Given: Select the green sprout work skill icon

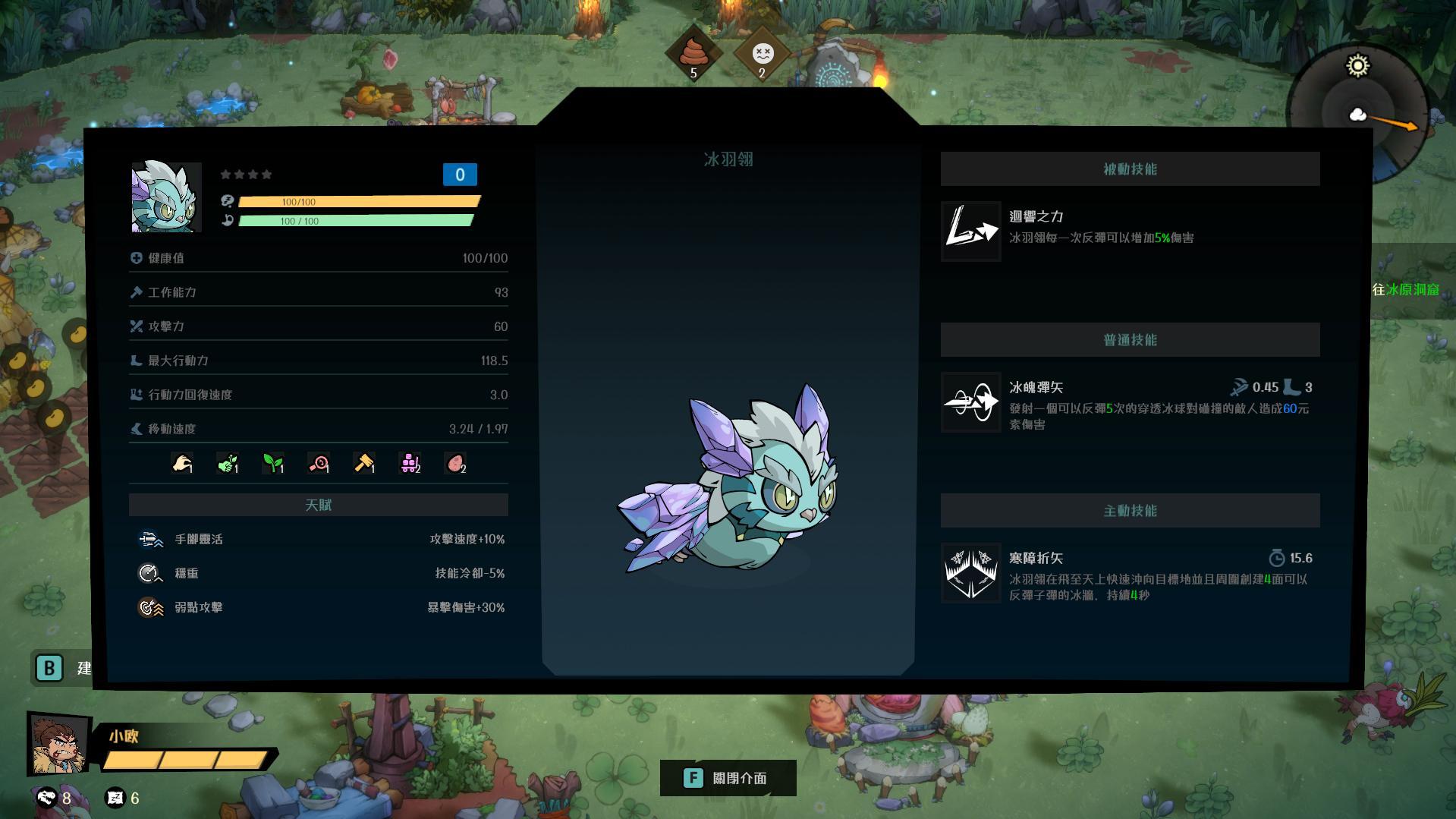Looking at the screenshot, I should pyautogui.click(x=273, y=463).
